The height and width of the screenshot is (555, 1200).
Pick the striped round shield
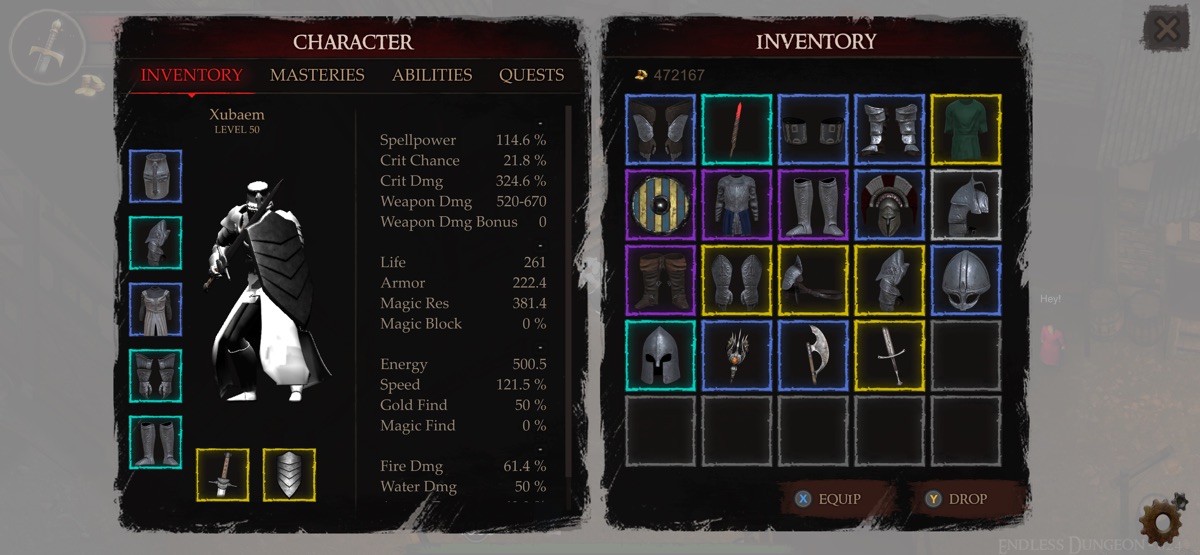pyautogui.click(x=660, y=204)
